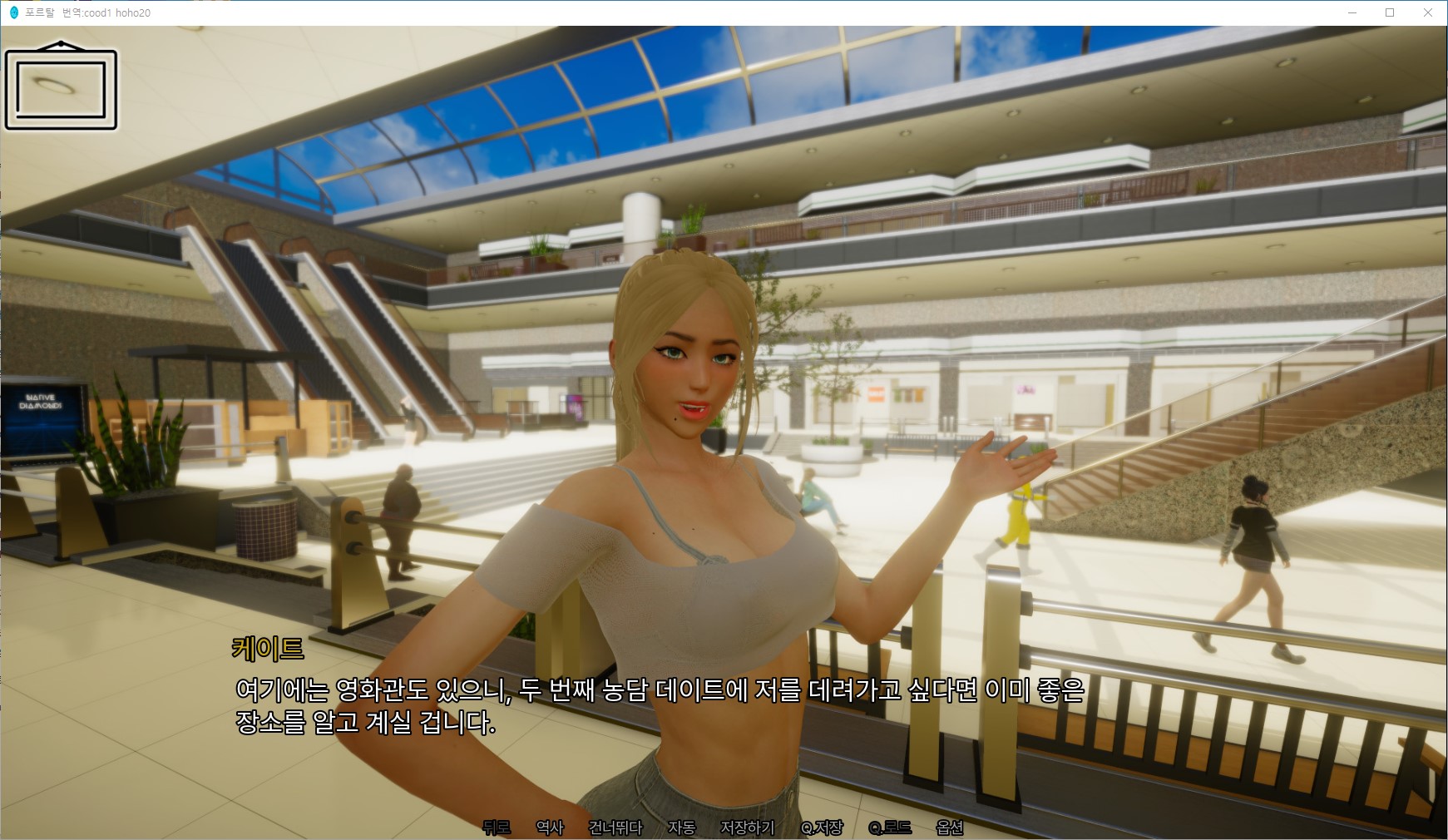
Task: Activate 건너뛰다 (Skip) in the quick menu
Action: (615, 828)
